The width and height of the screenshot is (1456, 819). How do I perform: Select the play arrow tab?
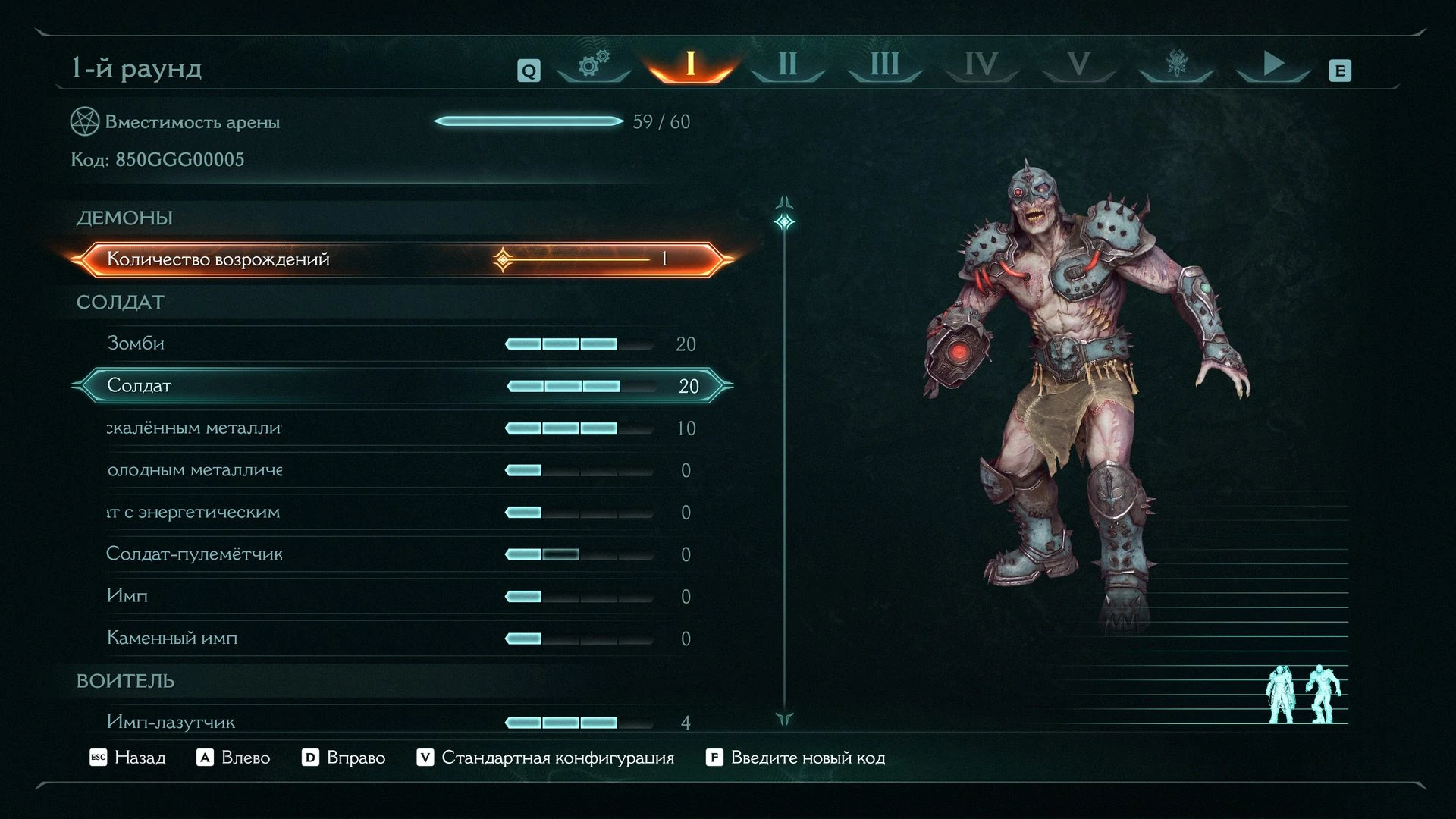click(x=1272, y=65)
